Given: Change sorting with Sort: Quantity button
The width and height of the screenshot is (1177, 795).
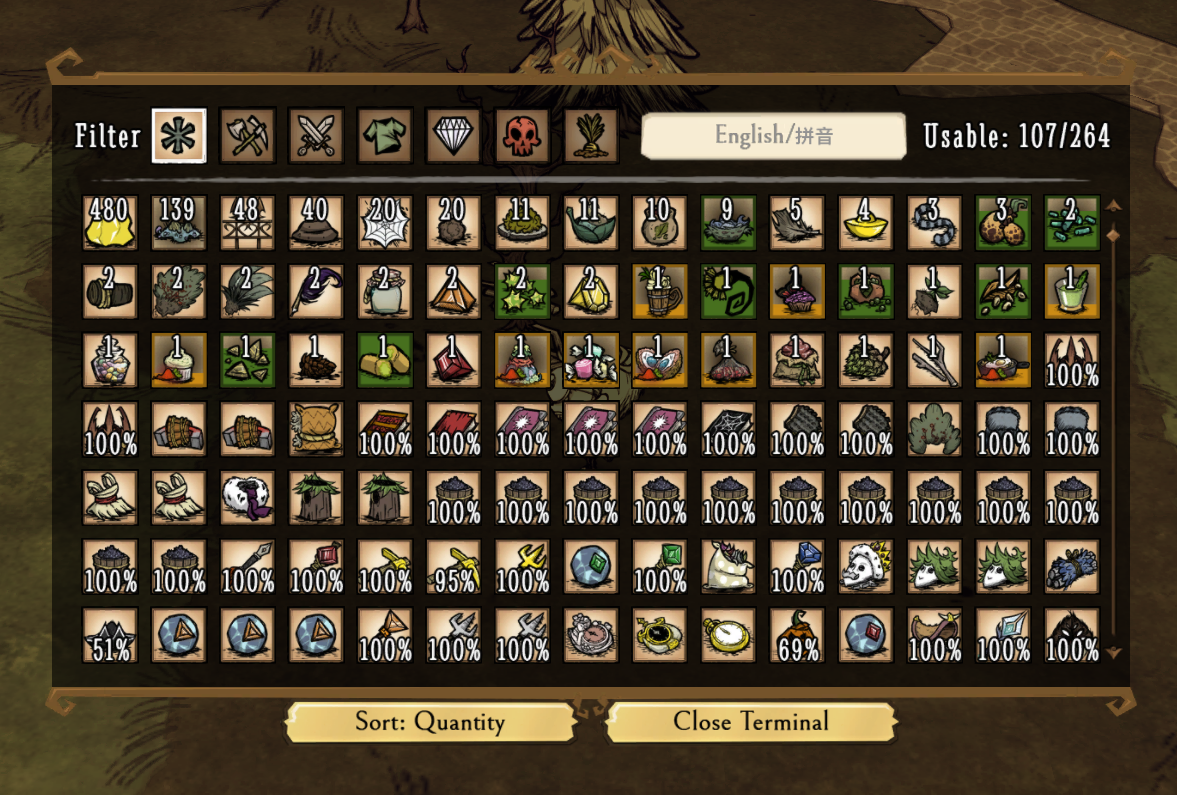Looking at the screenshot, I should [x=430, y=722].
